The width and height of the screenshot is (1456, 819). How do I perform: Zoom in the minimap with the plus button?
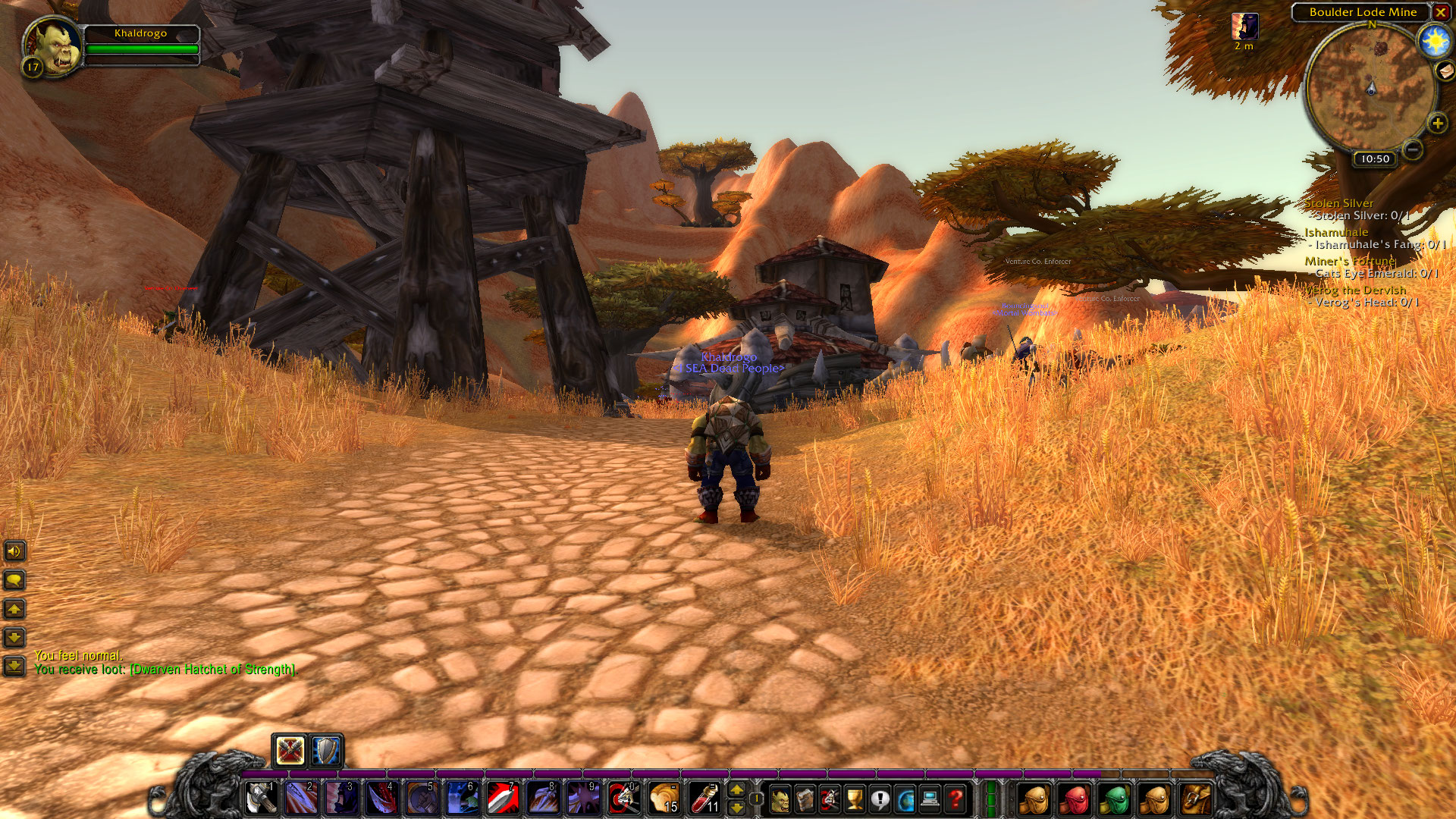1437,122
